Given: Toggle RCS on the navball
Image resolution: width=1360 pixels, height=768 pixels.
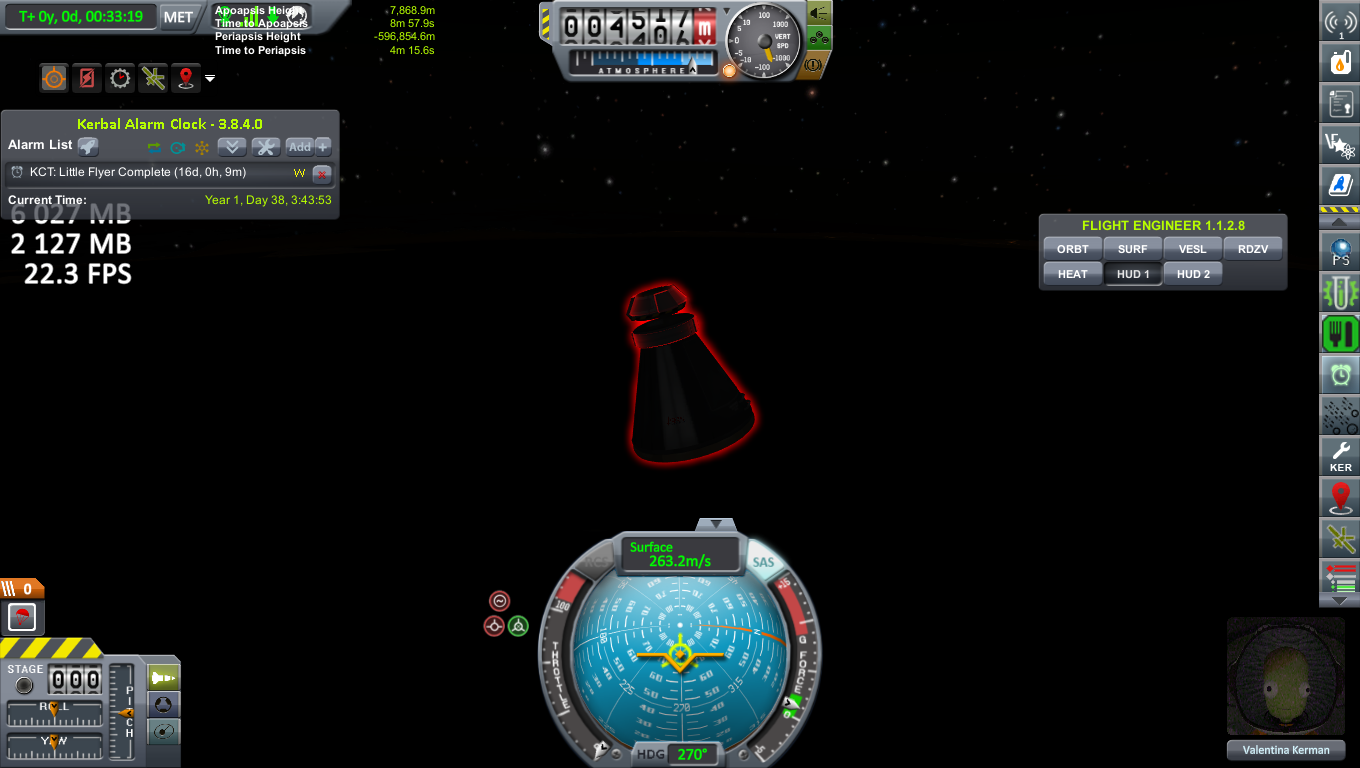Looking at the screenshot, I should coord(598,562).
